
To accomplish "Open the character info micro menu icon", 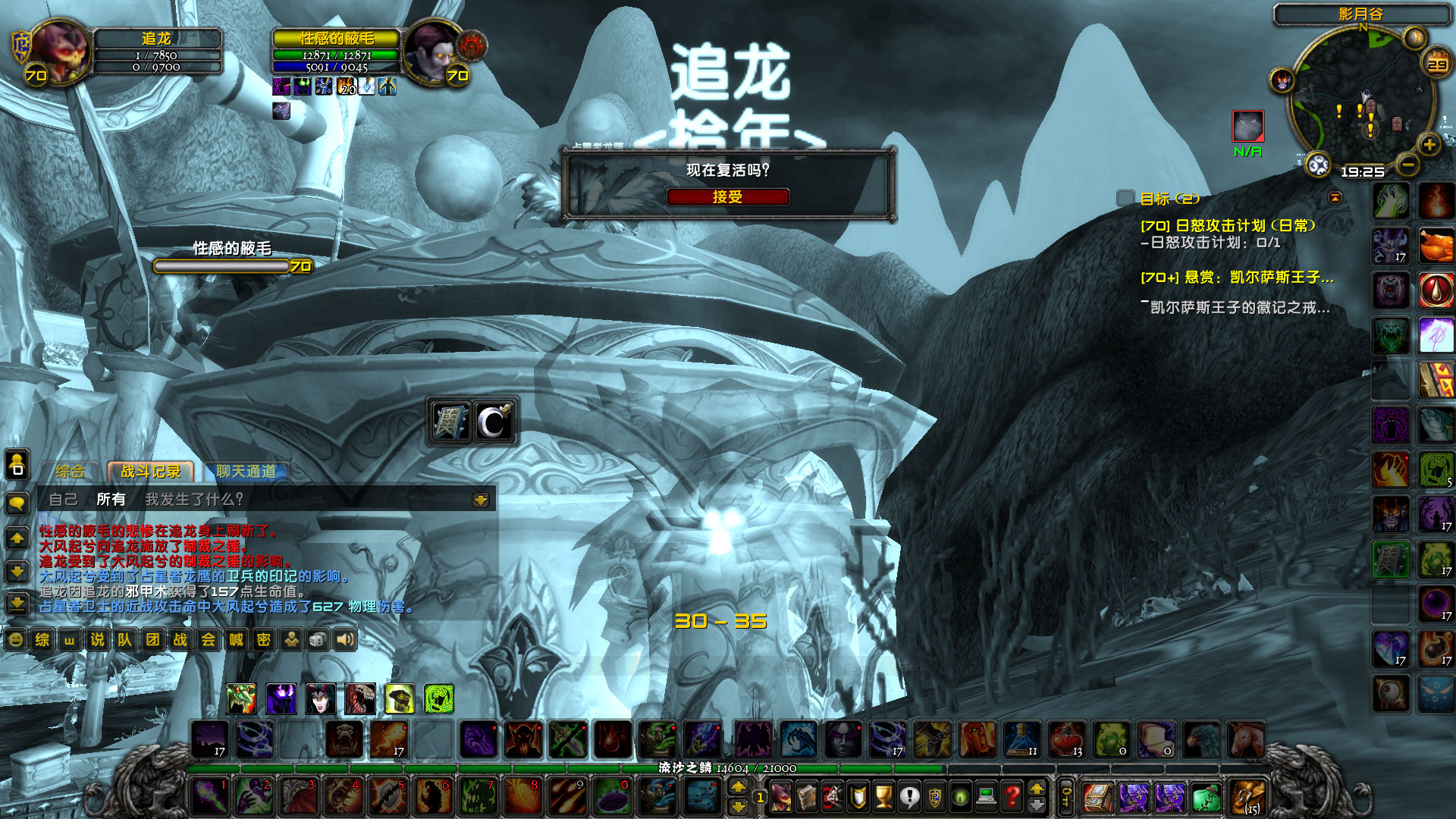I will 782,798.
